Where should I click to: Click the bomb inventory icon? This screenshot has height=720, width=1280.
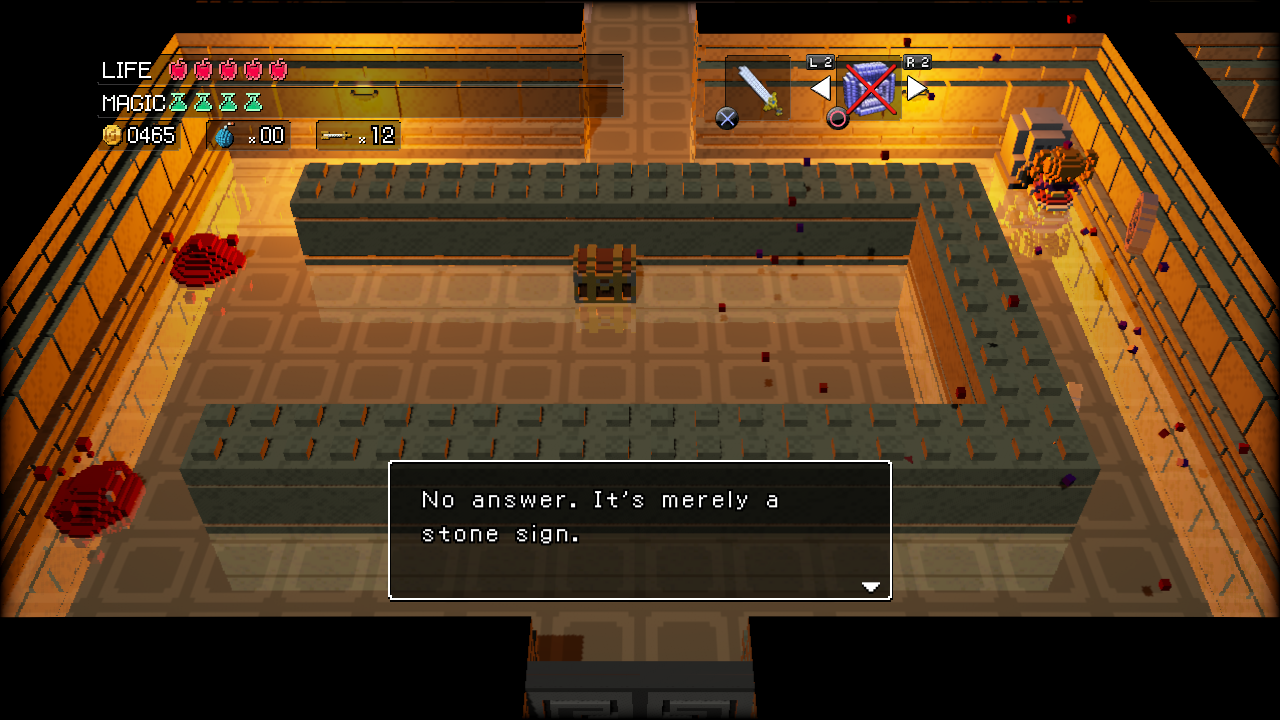click(225, 136)
